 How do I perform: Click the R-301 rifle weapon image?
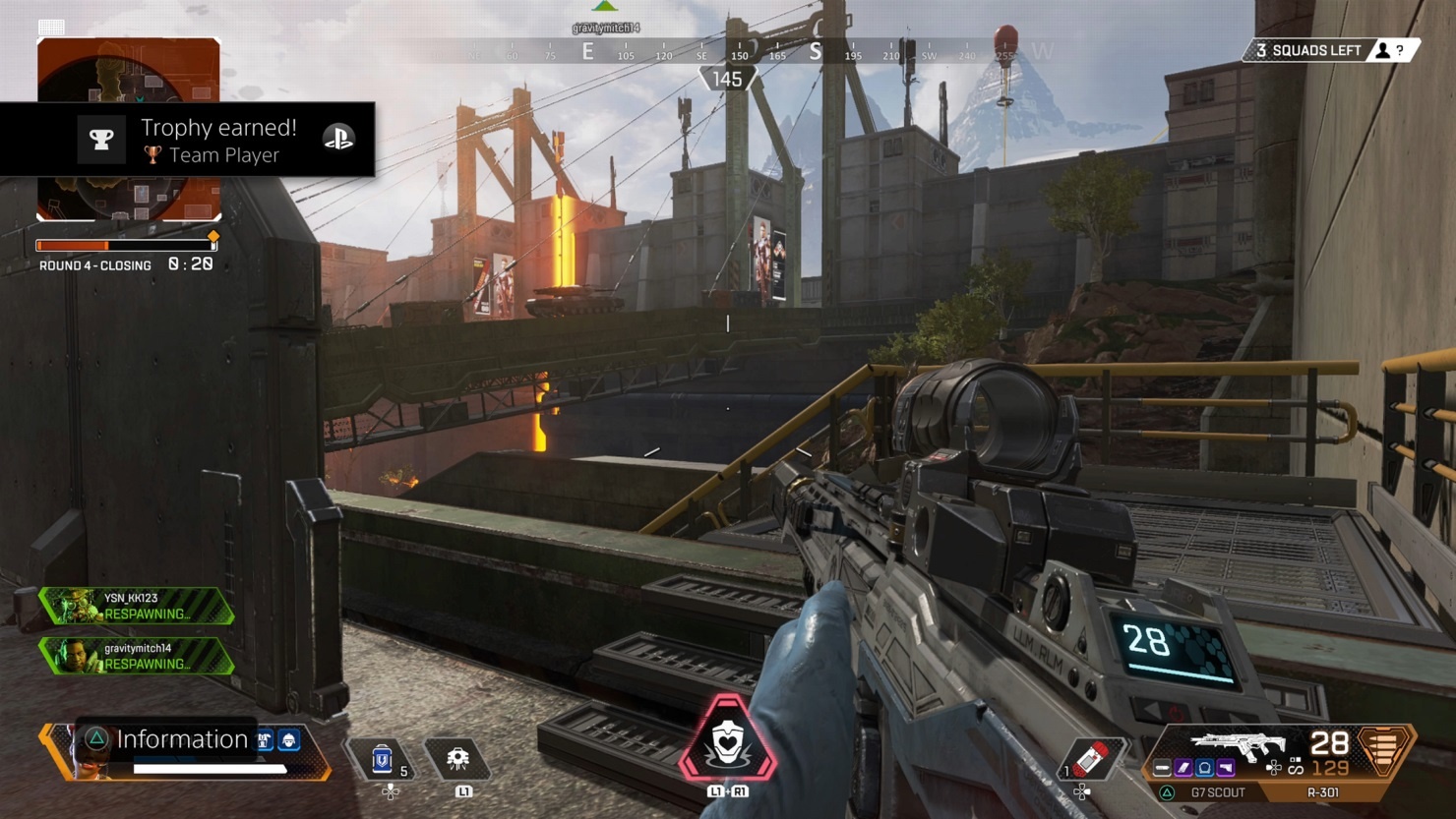pos(1237,744)
